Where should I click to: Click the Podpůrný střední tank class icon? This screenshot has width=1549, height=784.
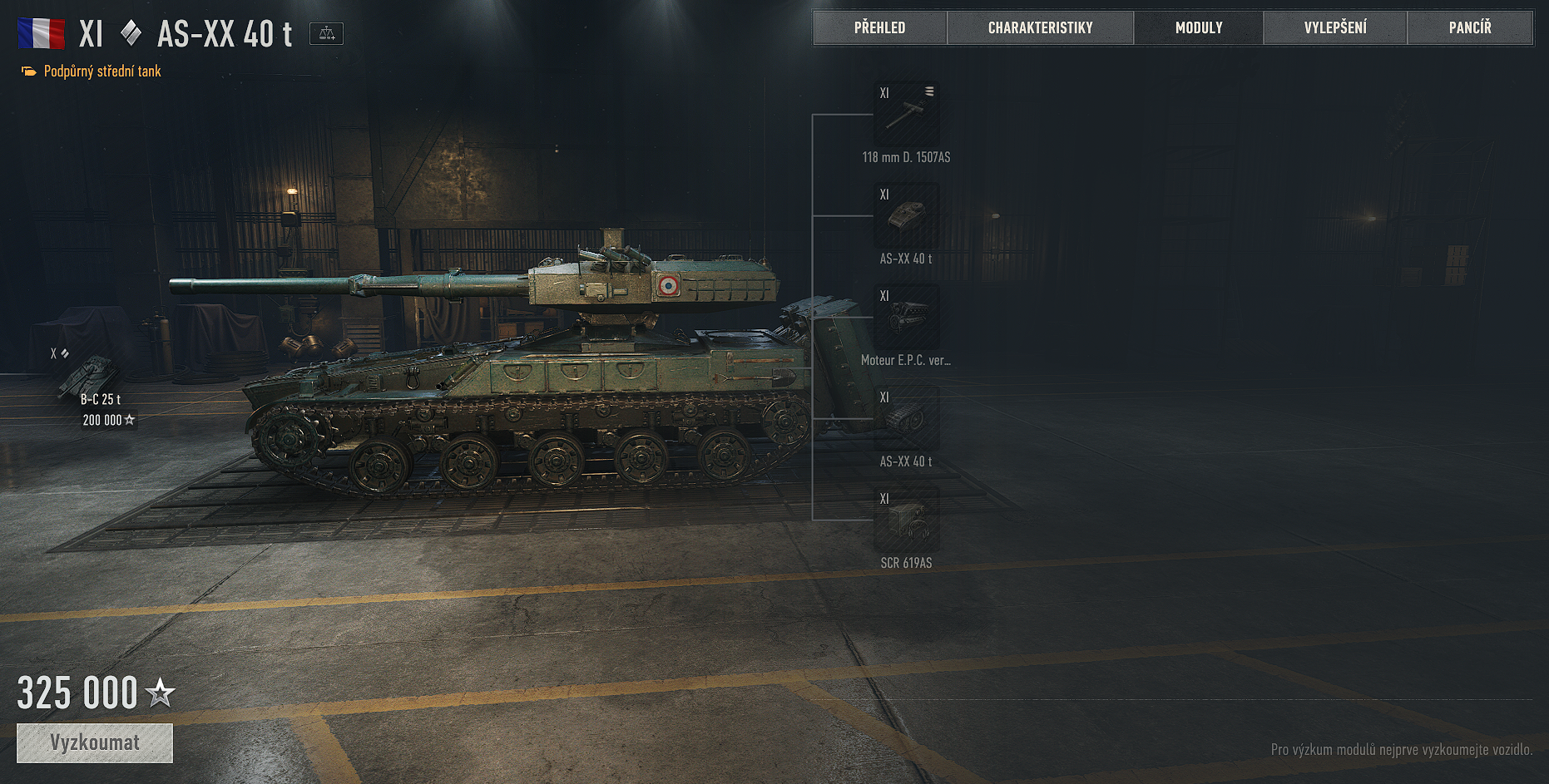coord(27,71)
